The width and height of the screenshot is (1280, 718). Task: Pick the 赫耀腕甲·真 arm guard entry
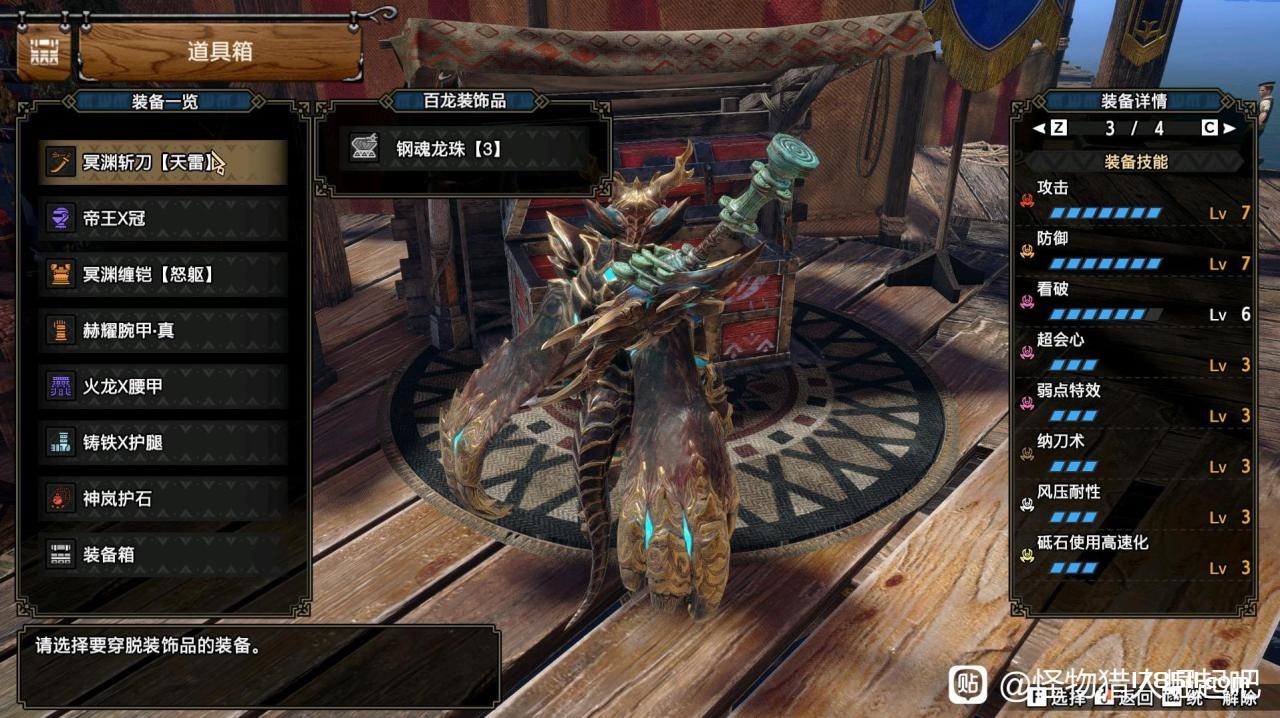pos(163,330)
